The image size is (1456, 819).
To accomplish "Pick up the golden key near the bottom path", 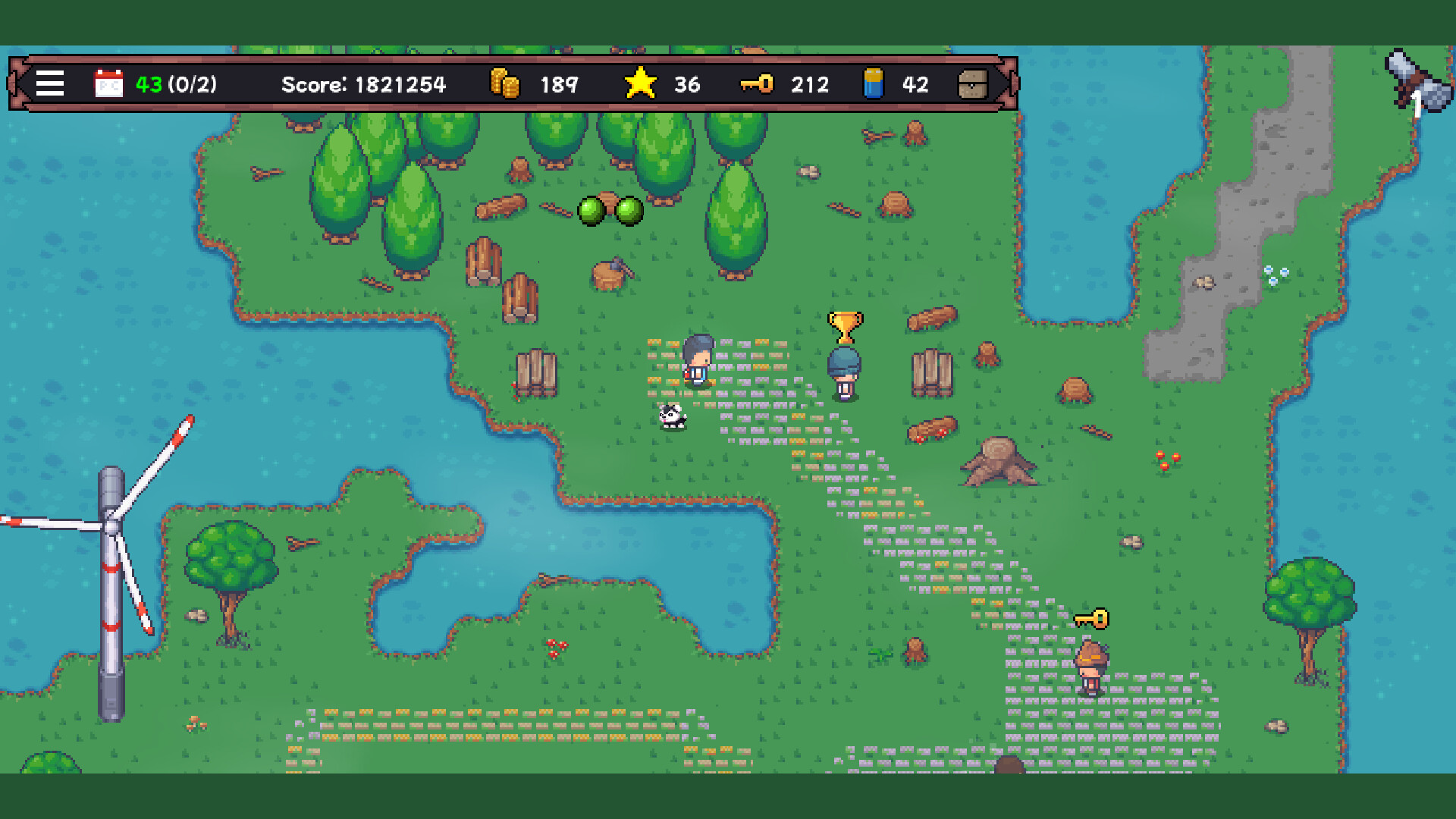I will (1092, 620).
